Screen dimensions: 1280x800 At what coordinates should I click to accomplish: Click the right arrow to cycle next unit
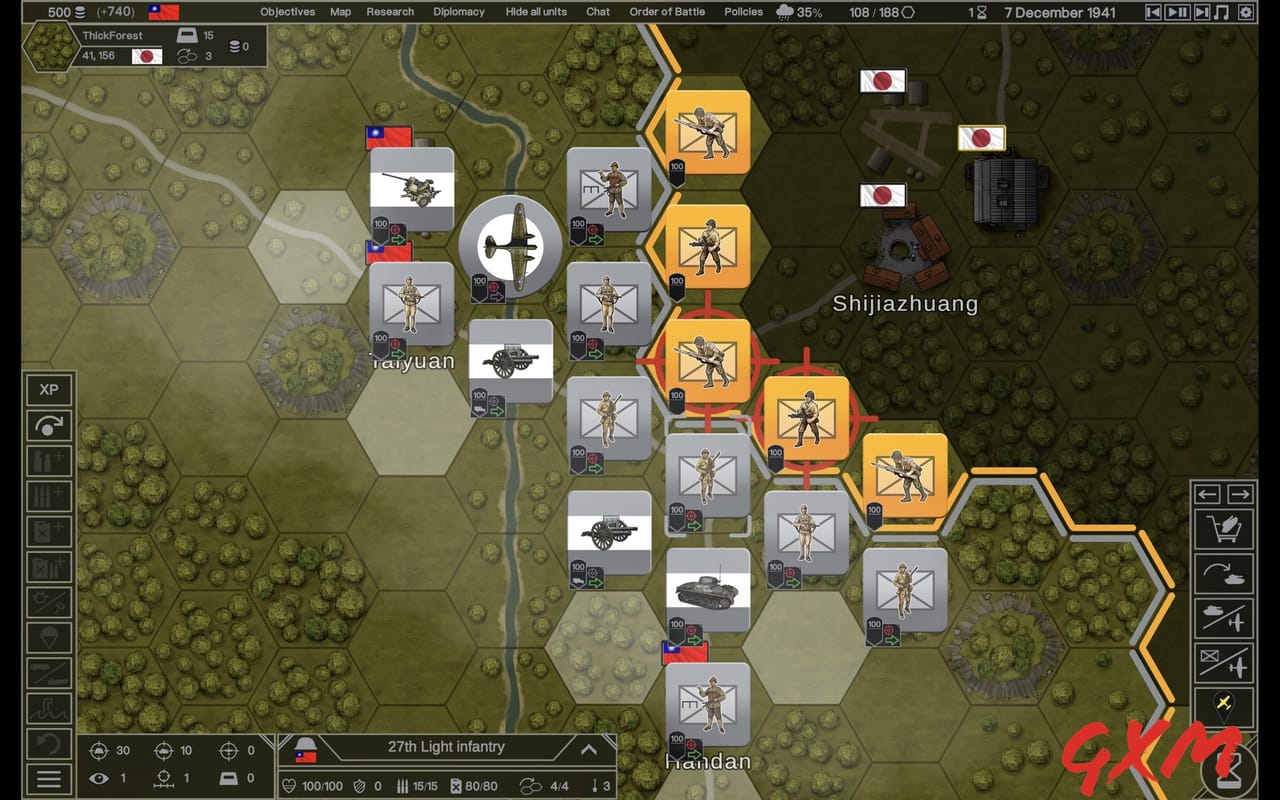point(1240,494)
